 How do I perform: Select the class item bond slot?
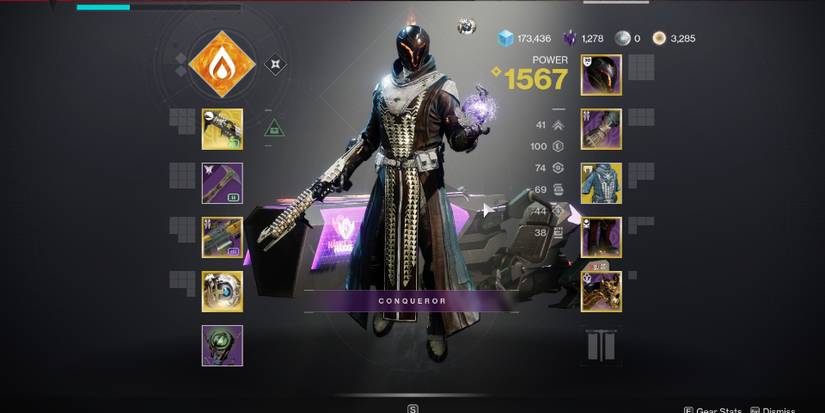pos(601,291)
